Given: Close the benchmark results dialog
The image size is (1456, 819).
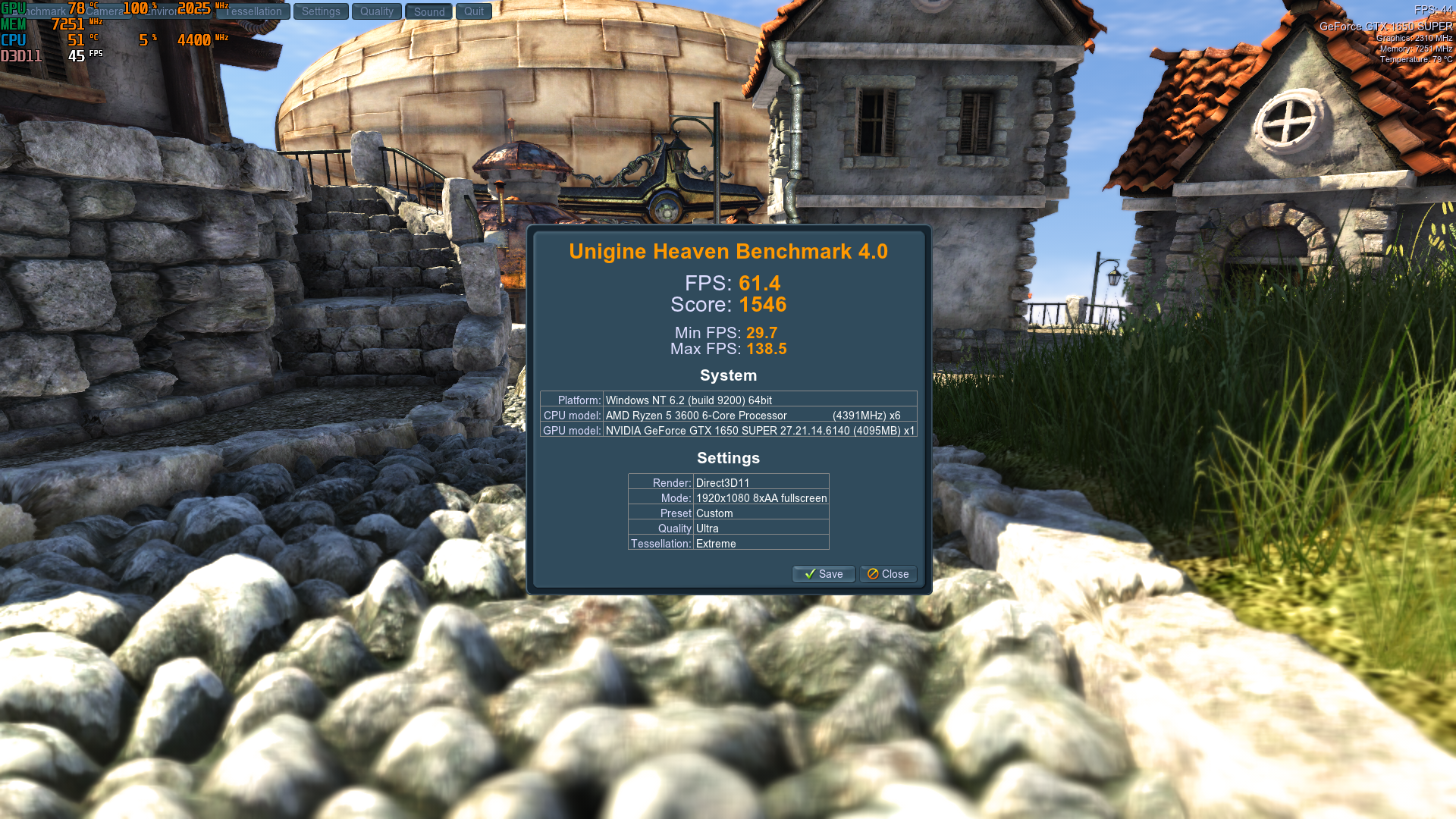Looking at the screenshot, I should point(888,574).
